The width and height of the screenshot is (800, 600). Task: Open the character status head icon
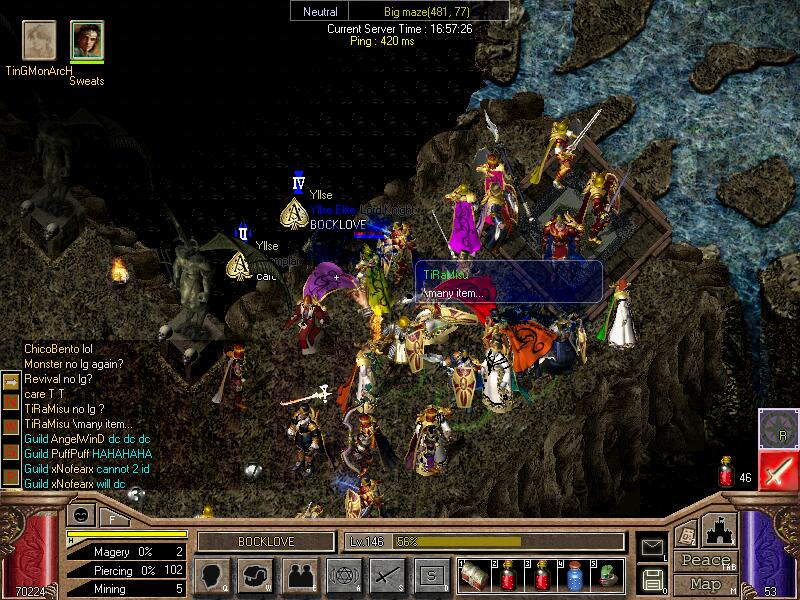211,576
